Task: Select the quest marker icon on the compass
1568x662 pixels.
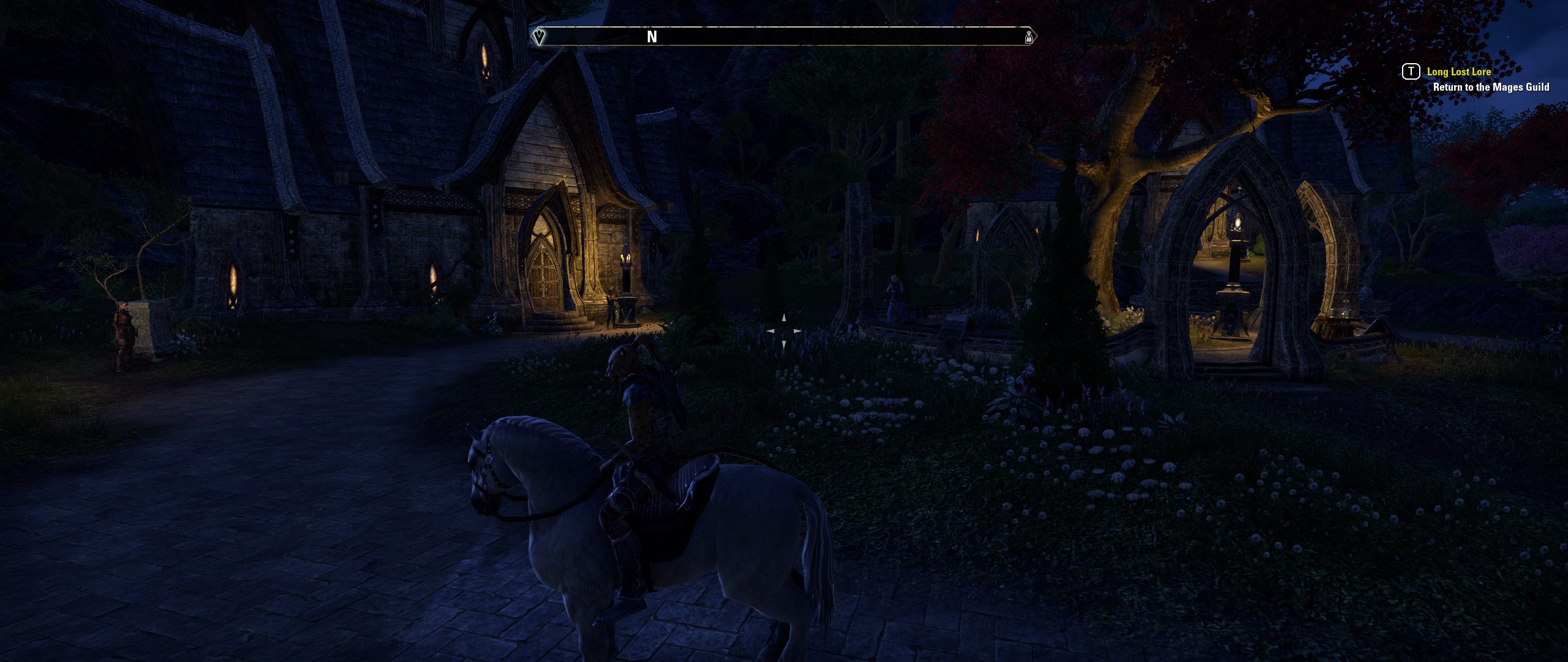Action: (x=538, y=36)
